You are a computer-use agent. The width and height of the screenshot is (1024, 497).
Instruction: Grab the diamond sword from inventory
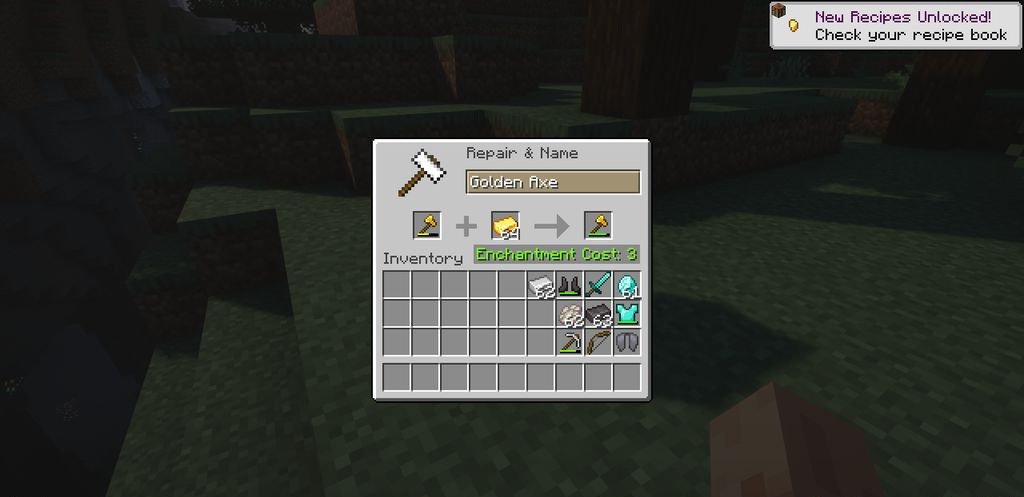click(x=599, y=285)
